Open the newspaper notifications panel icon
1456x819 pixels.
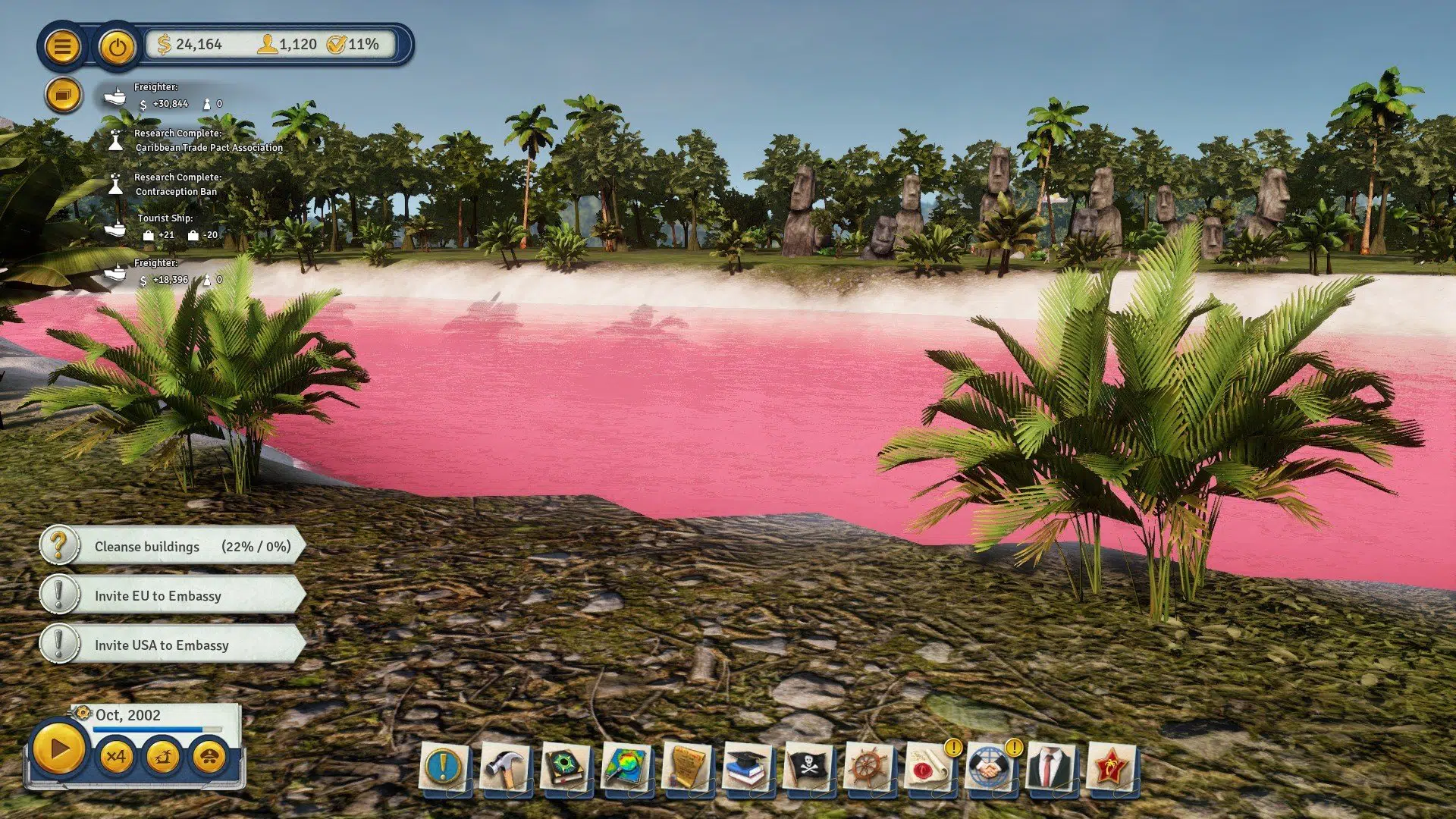pyautogui.click(x=64, y=93)
